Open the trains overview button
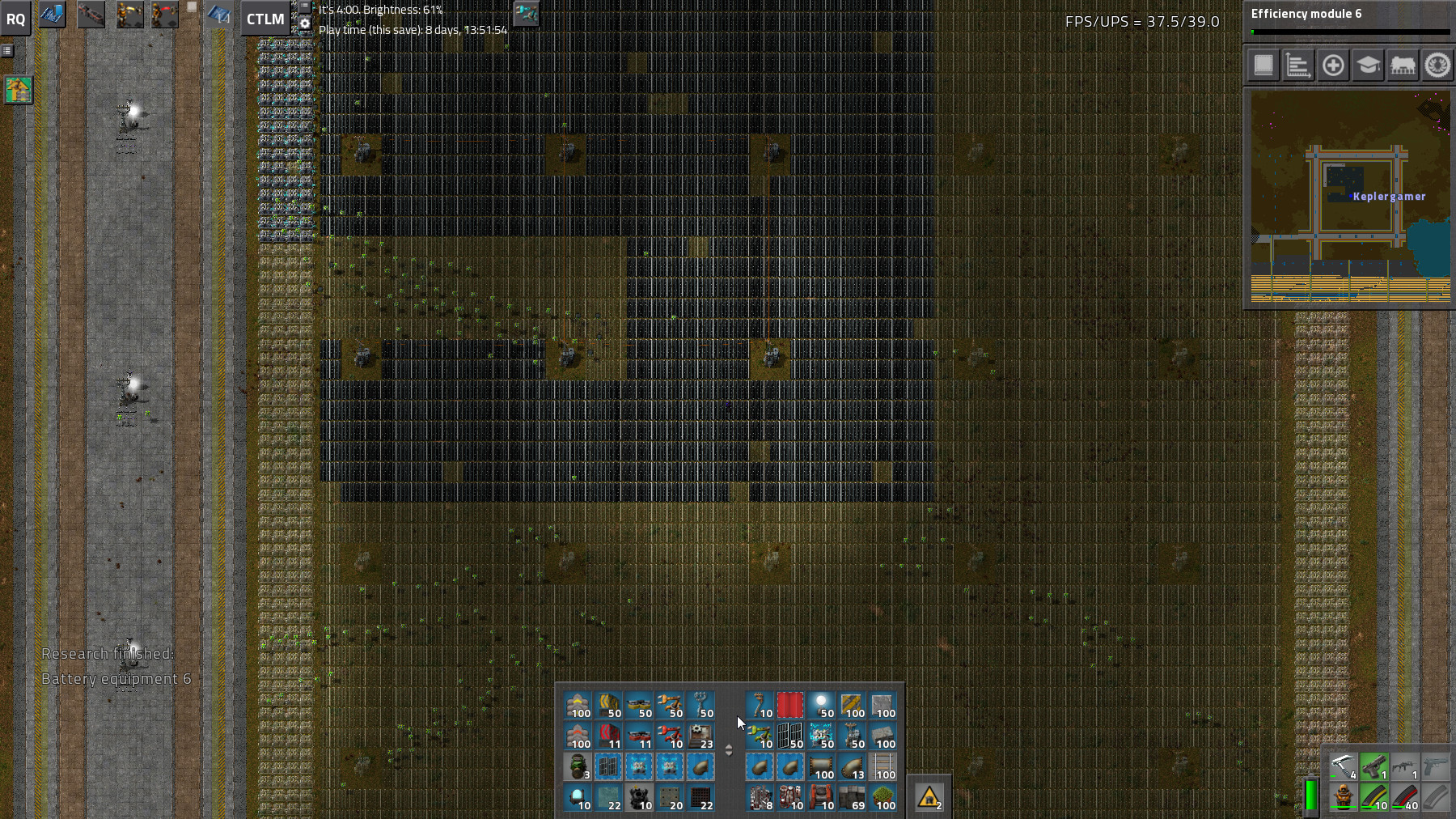The width and height of the screenshot is (1456, 819). (x=1403, y=66)
